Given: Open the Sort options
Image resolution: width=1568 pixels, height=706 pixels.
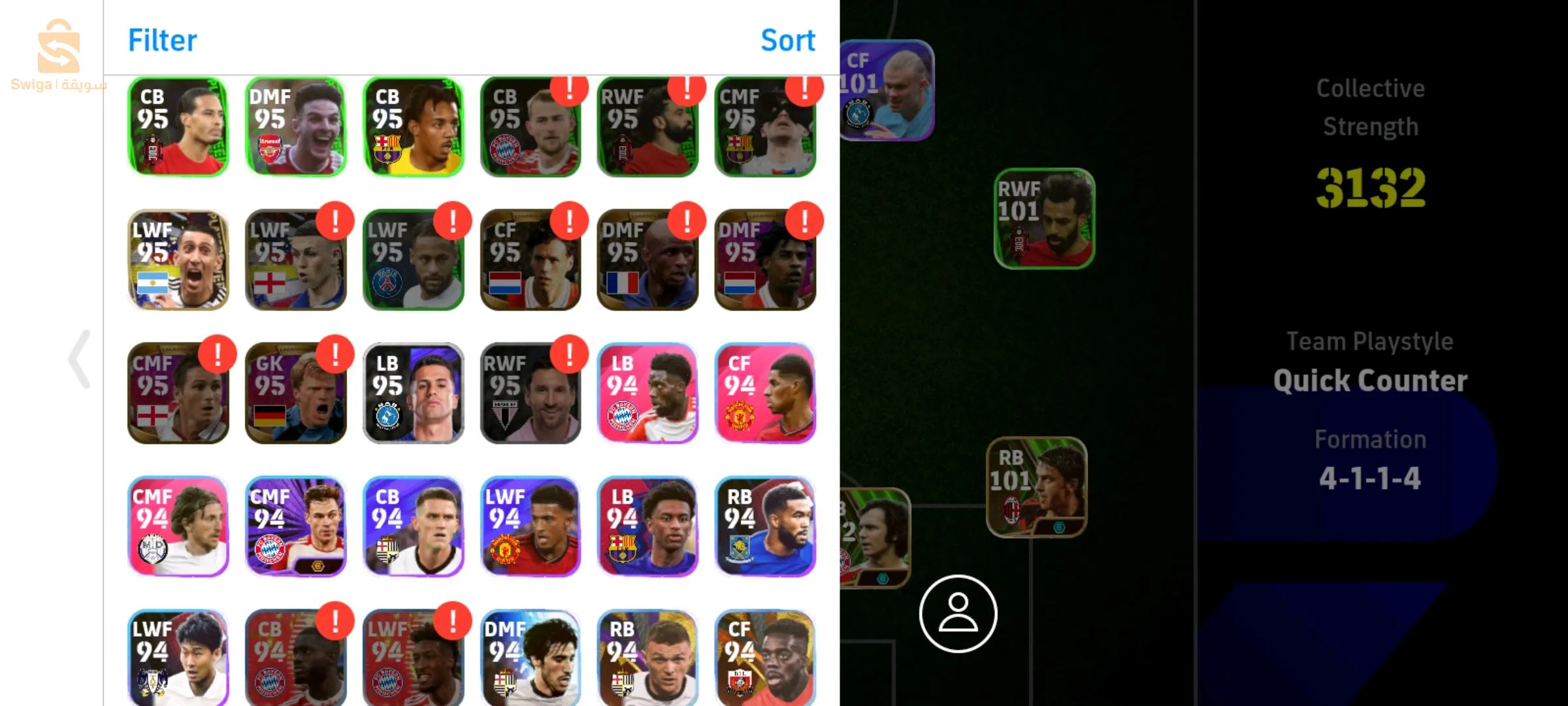Looking at the screenshot, I should click(x=788, y=39).
